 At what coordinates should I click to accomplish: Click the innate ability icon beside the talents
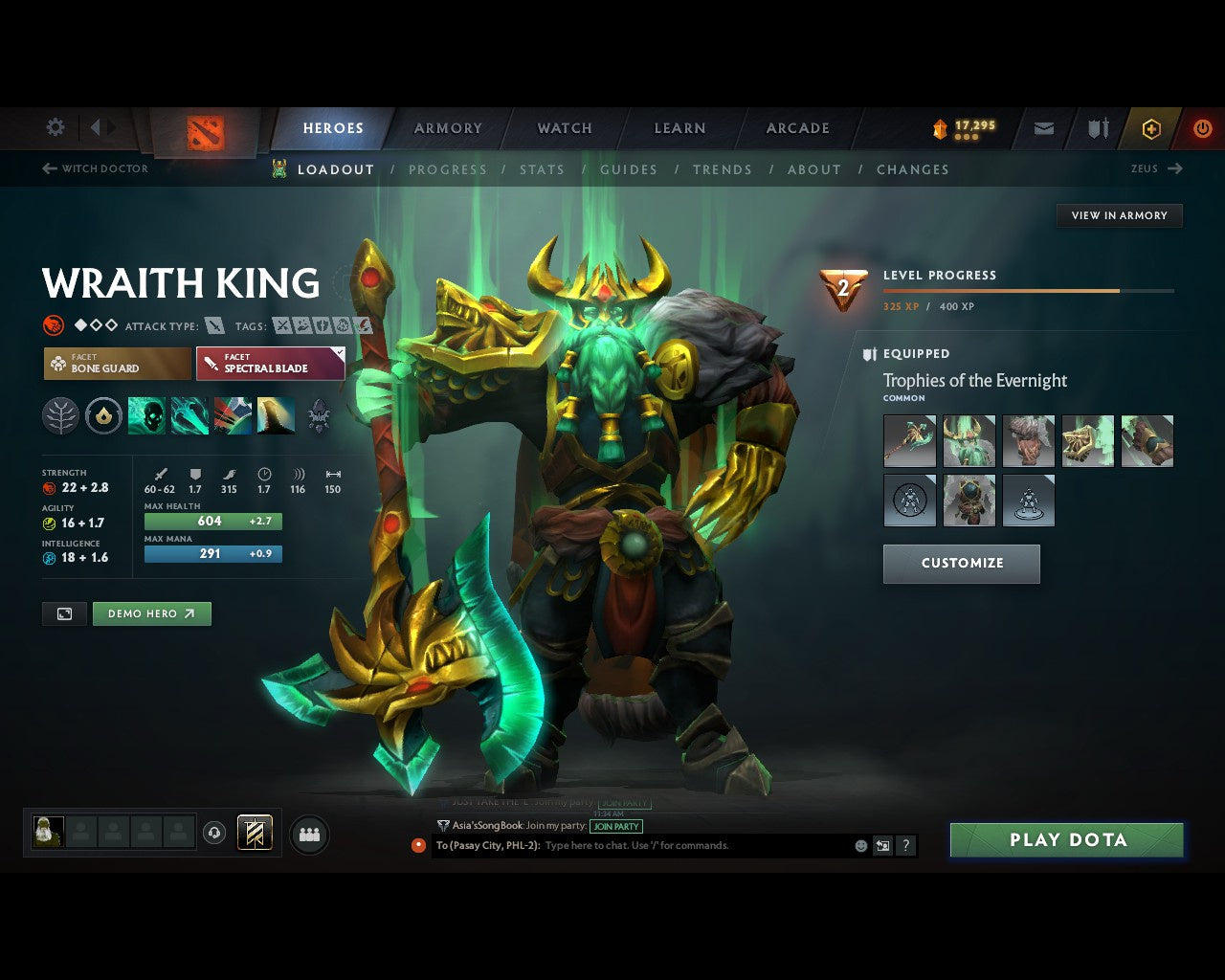tap(103, 414)
